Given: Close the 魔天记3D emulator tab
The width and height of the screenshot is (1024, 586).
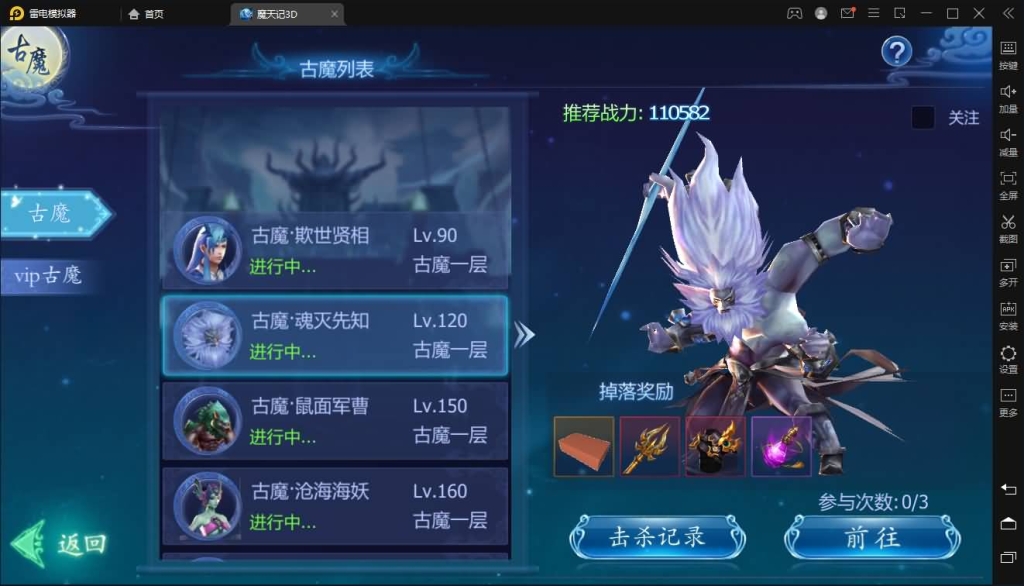Looking at the screenshot, I should (x=334, y=14).
